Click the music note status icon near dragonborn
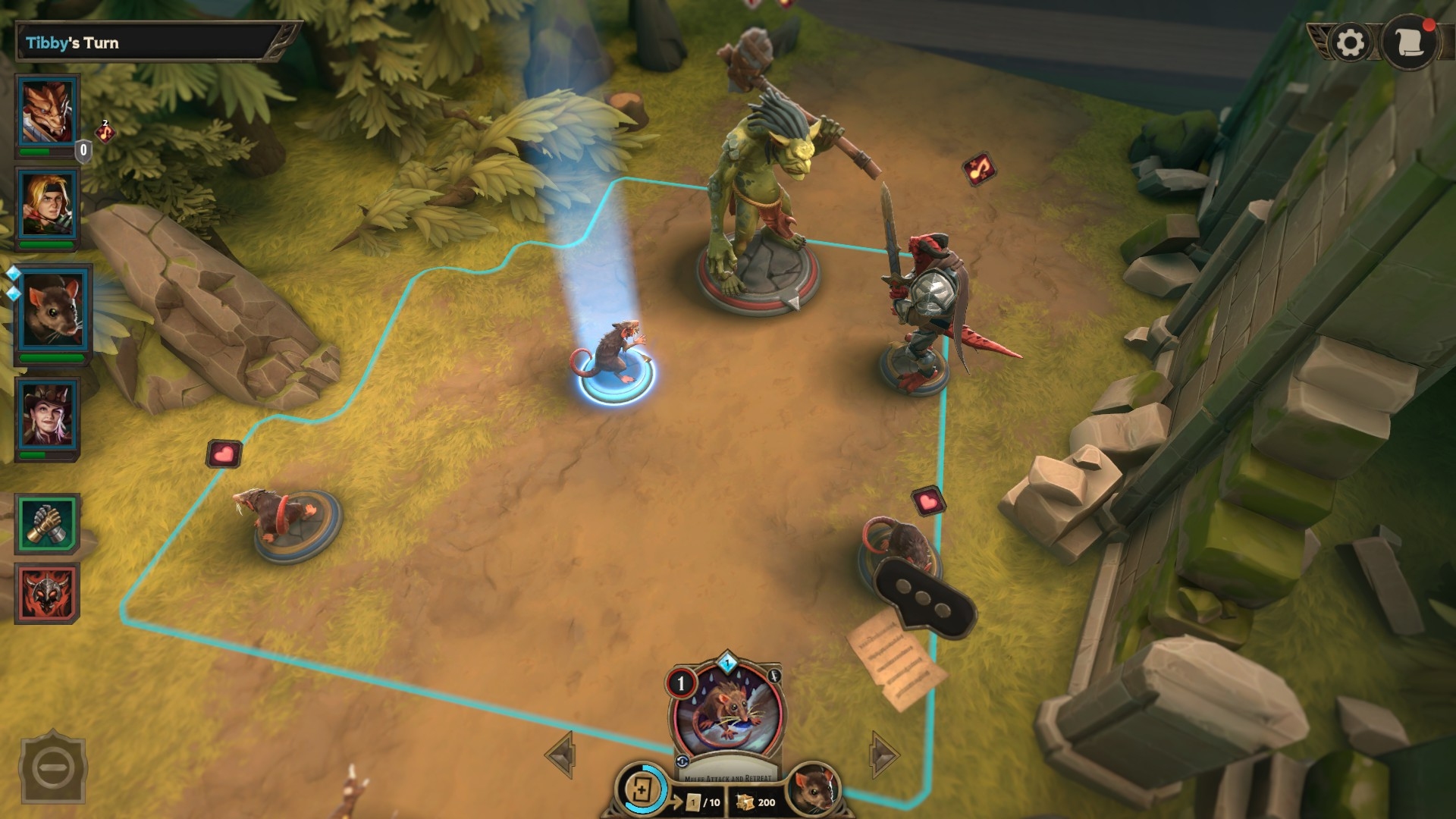The height and width of the screenshot is (819, 1456). click(105, 133)
